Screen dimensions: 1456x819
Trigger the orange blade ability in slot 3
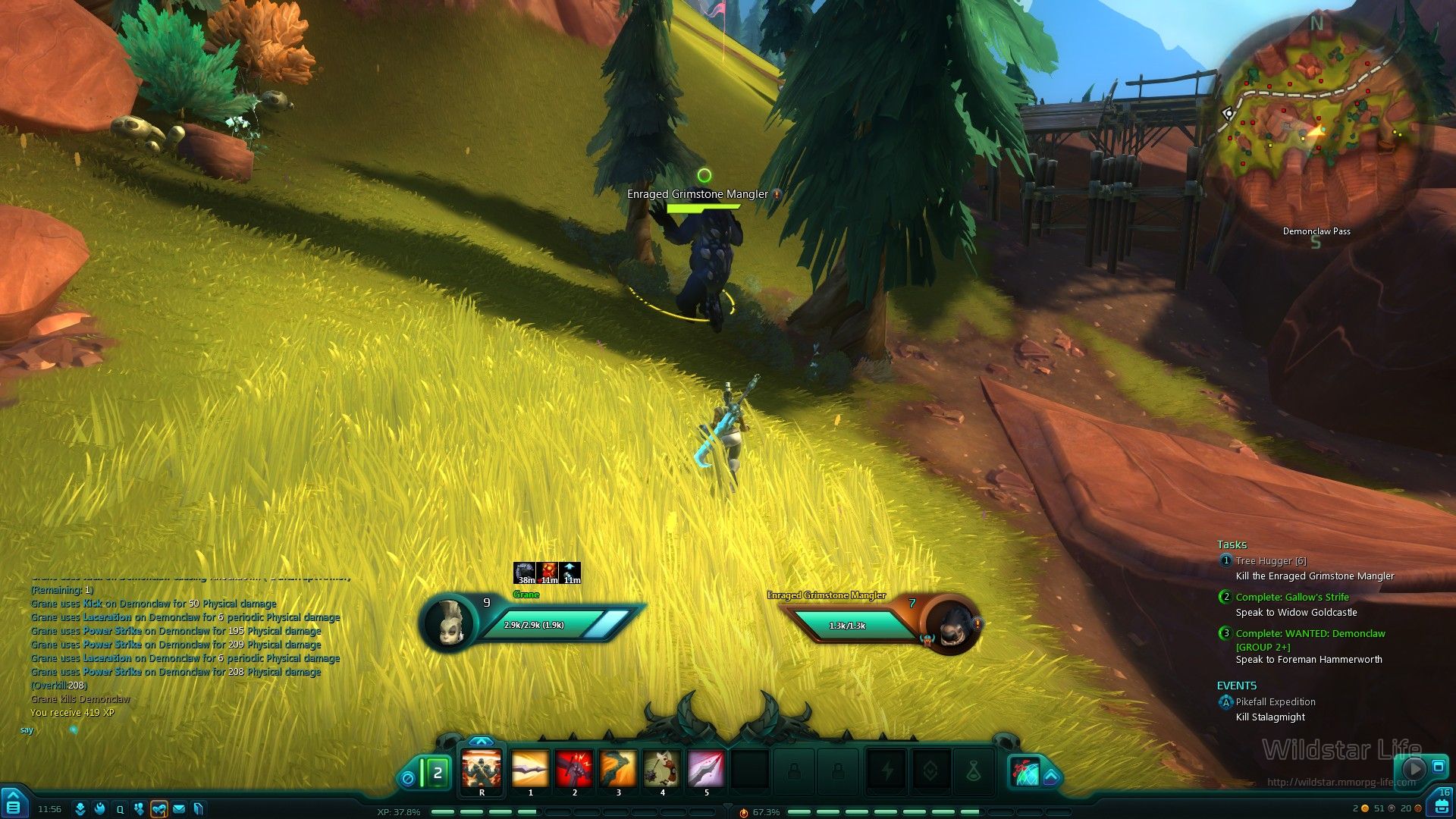pos(618,770)
